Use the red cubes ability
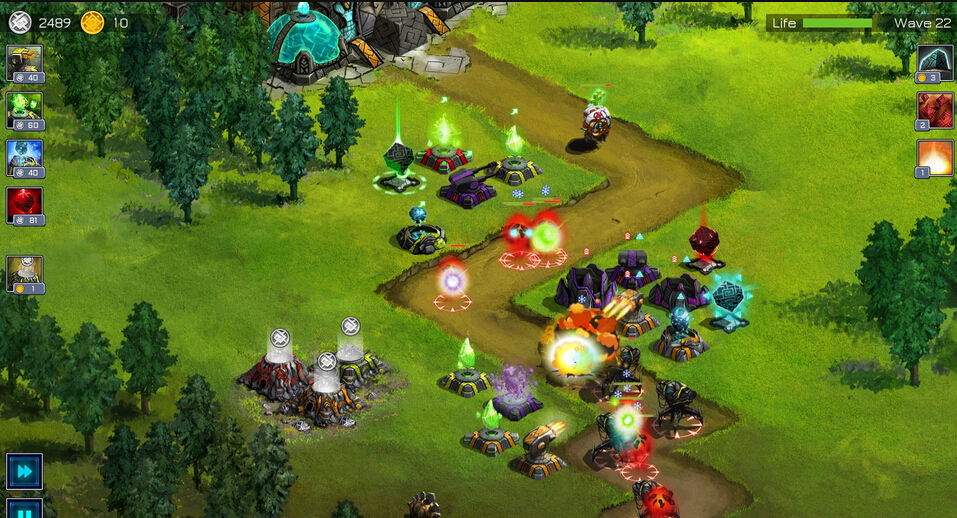This screenshot has height=518, width=957. pyautogui.click(x=935, y=110)
